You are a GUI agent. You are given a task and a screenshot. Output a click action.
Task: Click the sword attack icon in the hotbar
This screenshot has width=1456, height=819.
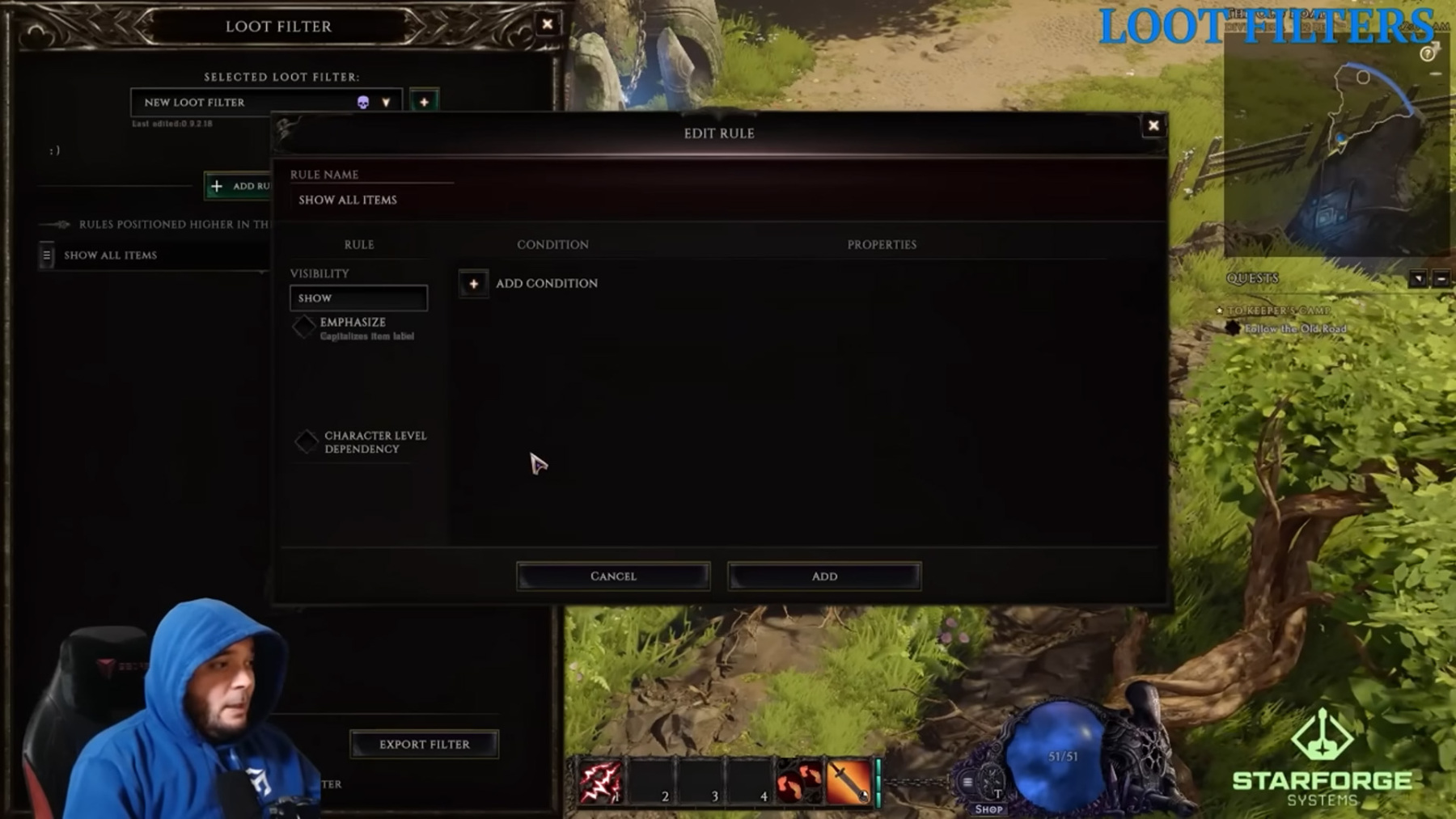click(x=846, y=782)
